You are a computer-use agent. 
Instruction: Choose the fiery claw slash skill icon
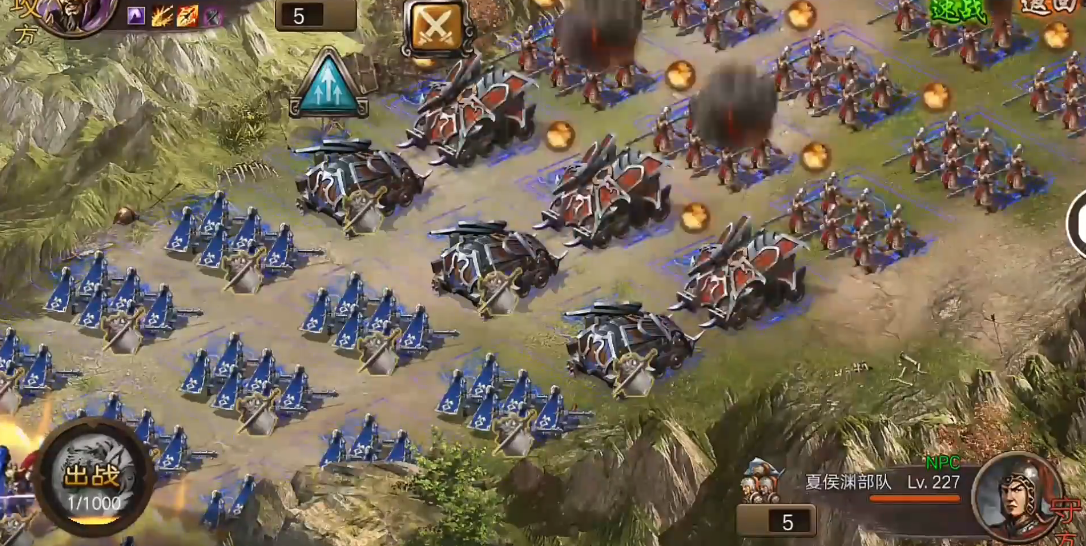coord(161,15)
